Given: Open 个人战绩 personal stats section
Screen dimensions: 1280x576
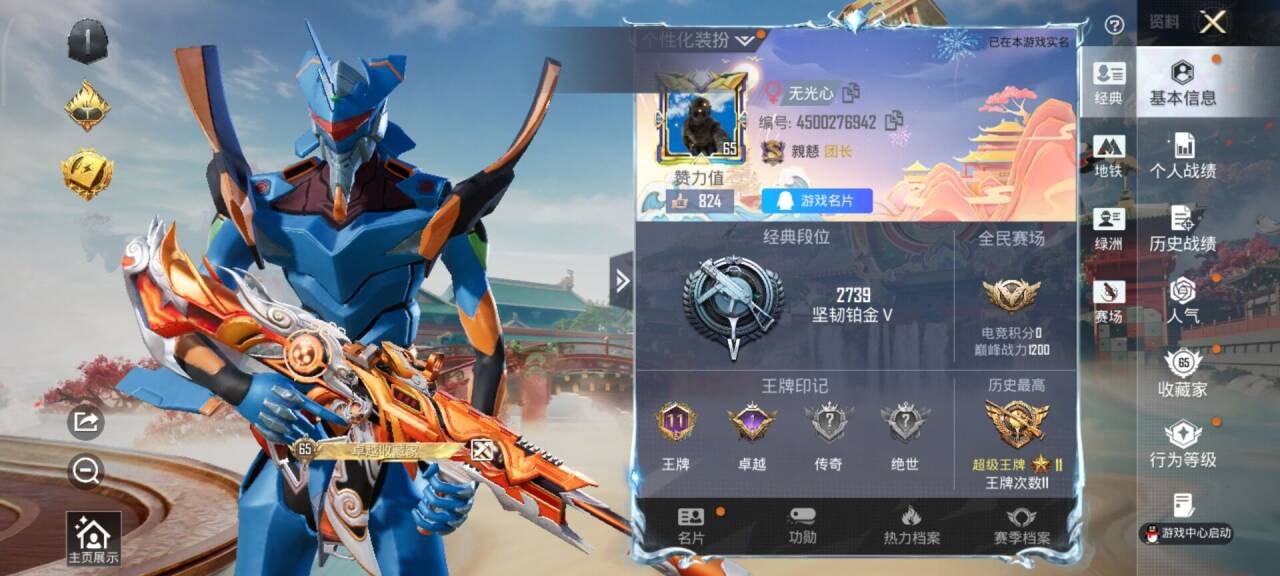Looking at the screenshot, I should coord(1183,155).
